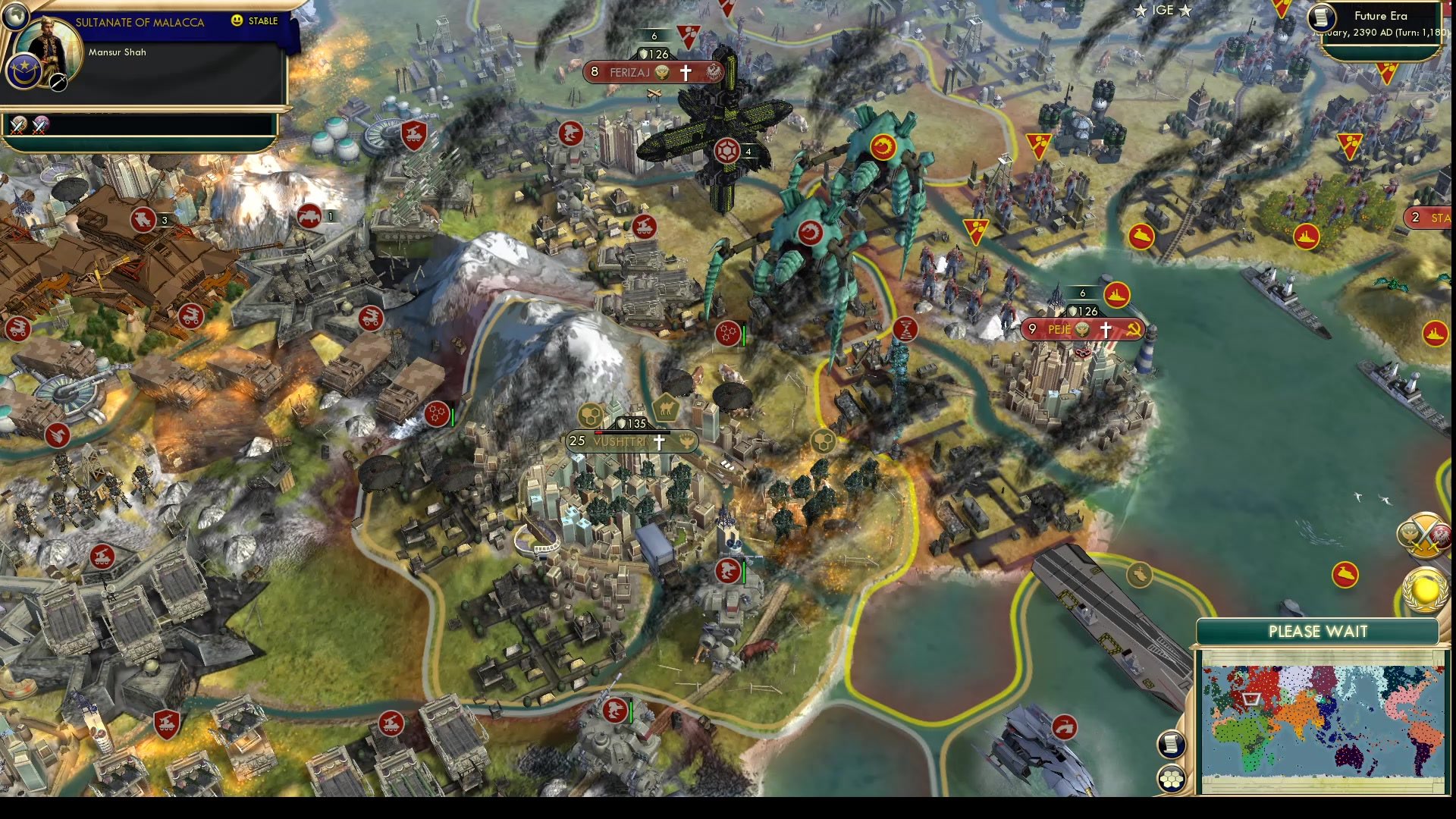Click the dagger icon on Mansur Shah's portrait
The image size is (1456, 819).
(58, 83)
